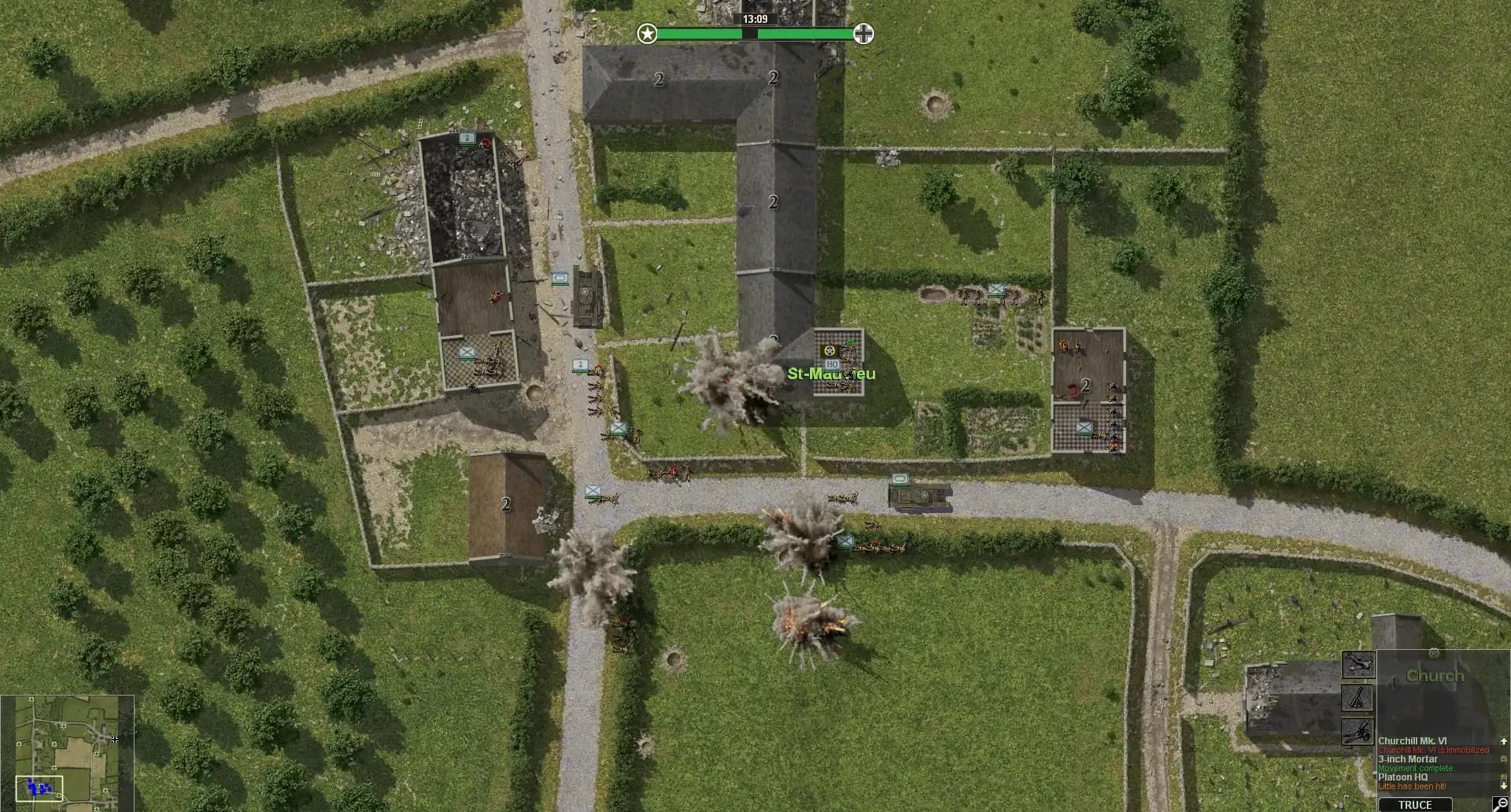Click the bottom machine-gun weapon icon

coord(1357,730)
